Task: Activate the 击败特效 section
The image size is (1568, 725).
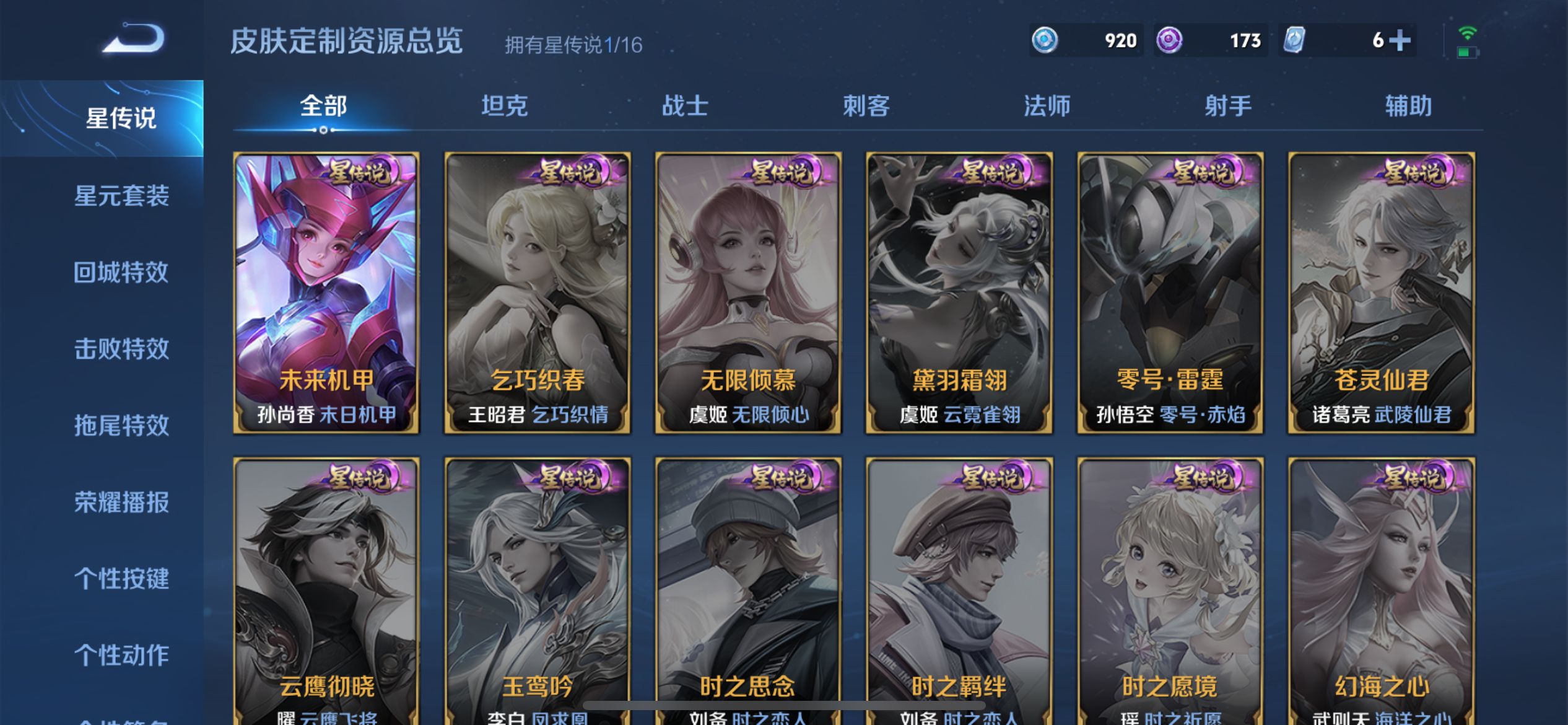Action: click(x=121, y=348)
